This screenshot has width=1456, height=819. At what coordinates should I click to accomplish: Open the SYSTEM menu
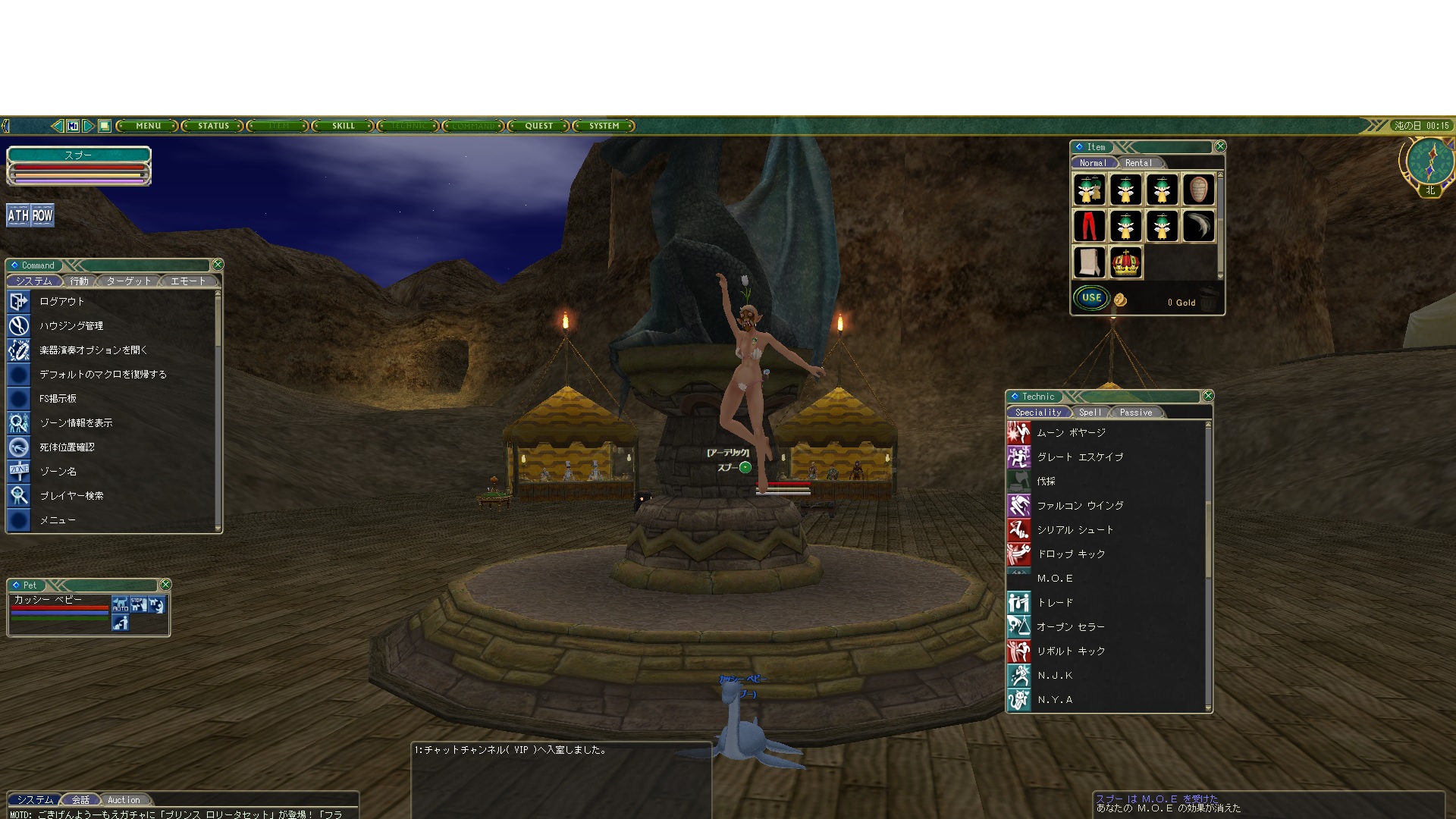[604, 126]
